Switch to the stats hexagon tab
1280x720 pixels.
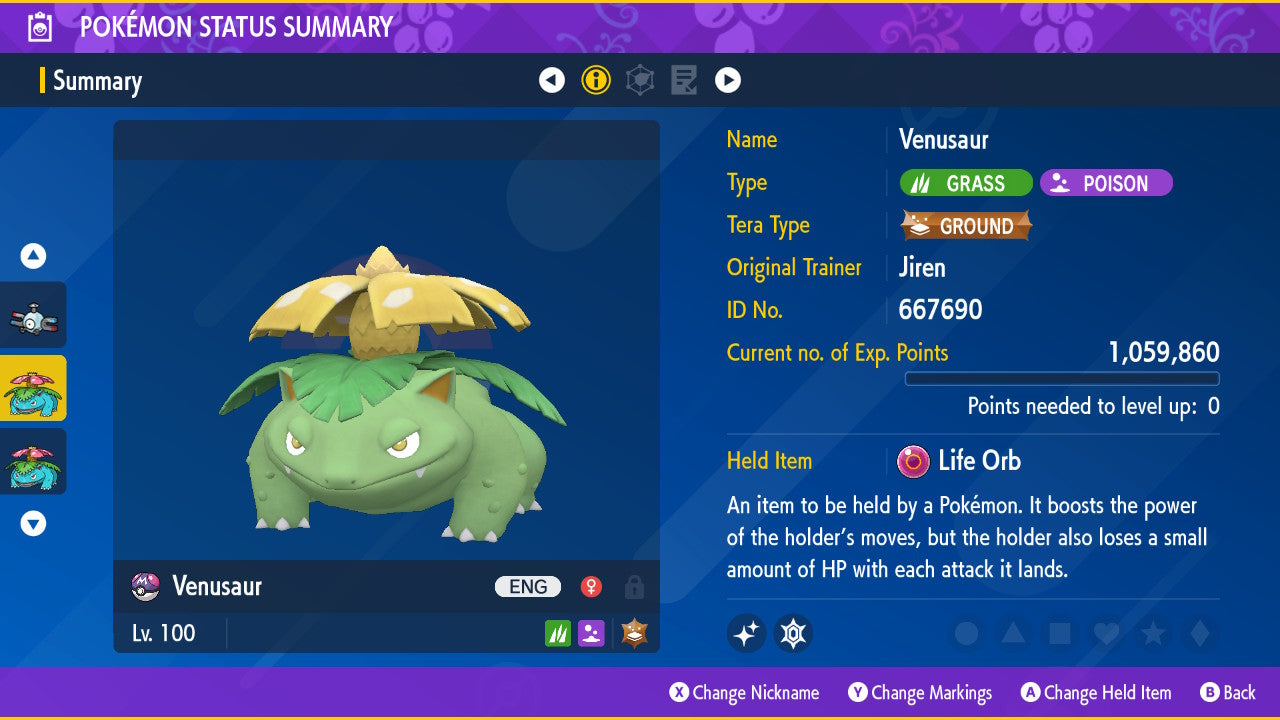[640, 81]
